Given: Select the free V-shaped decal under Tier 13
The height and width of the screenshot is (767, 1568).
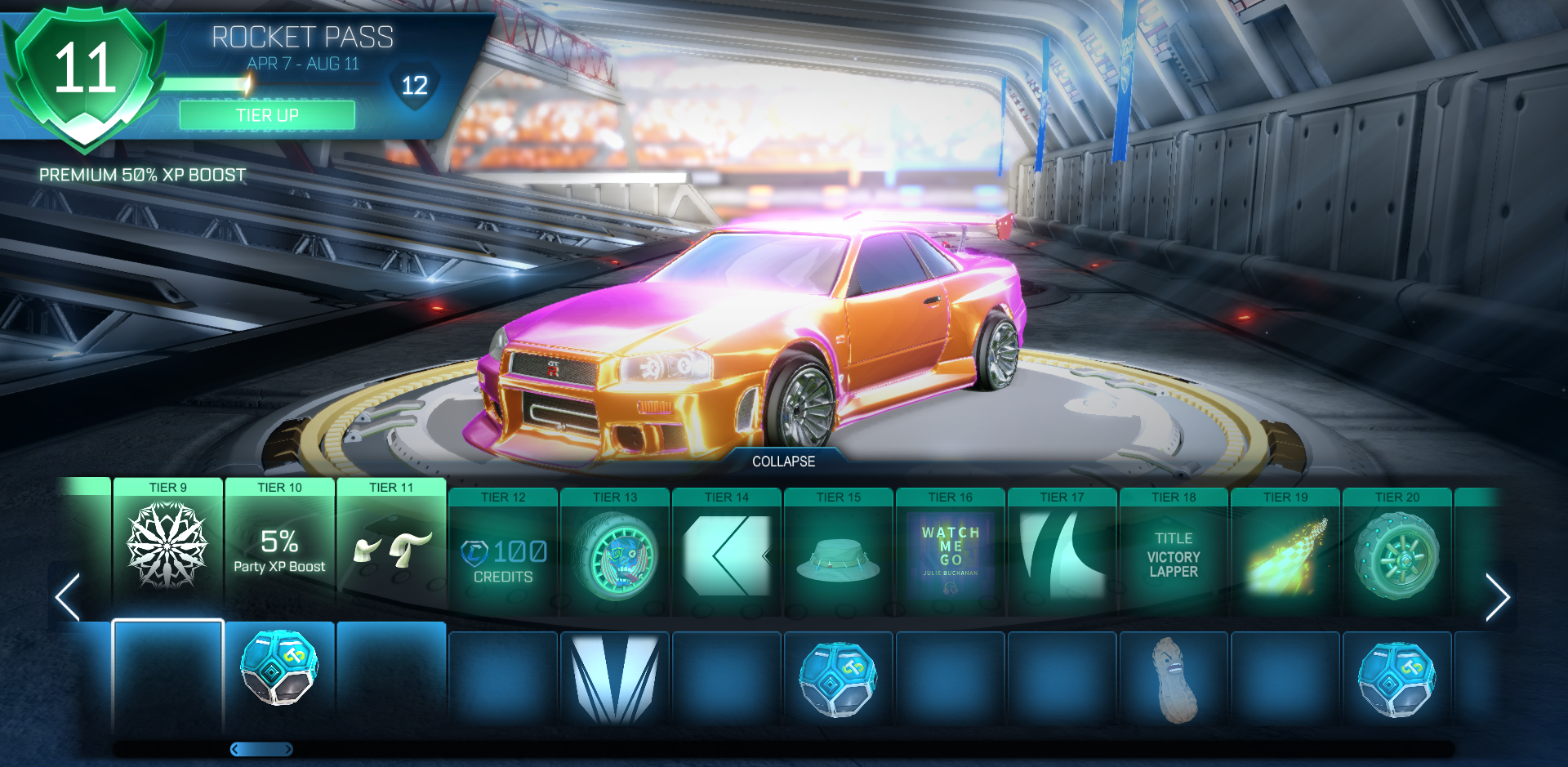Looking at the screenshot, I should (x=615, y=680).
